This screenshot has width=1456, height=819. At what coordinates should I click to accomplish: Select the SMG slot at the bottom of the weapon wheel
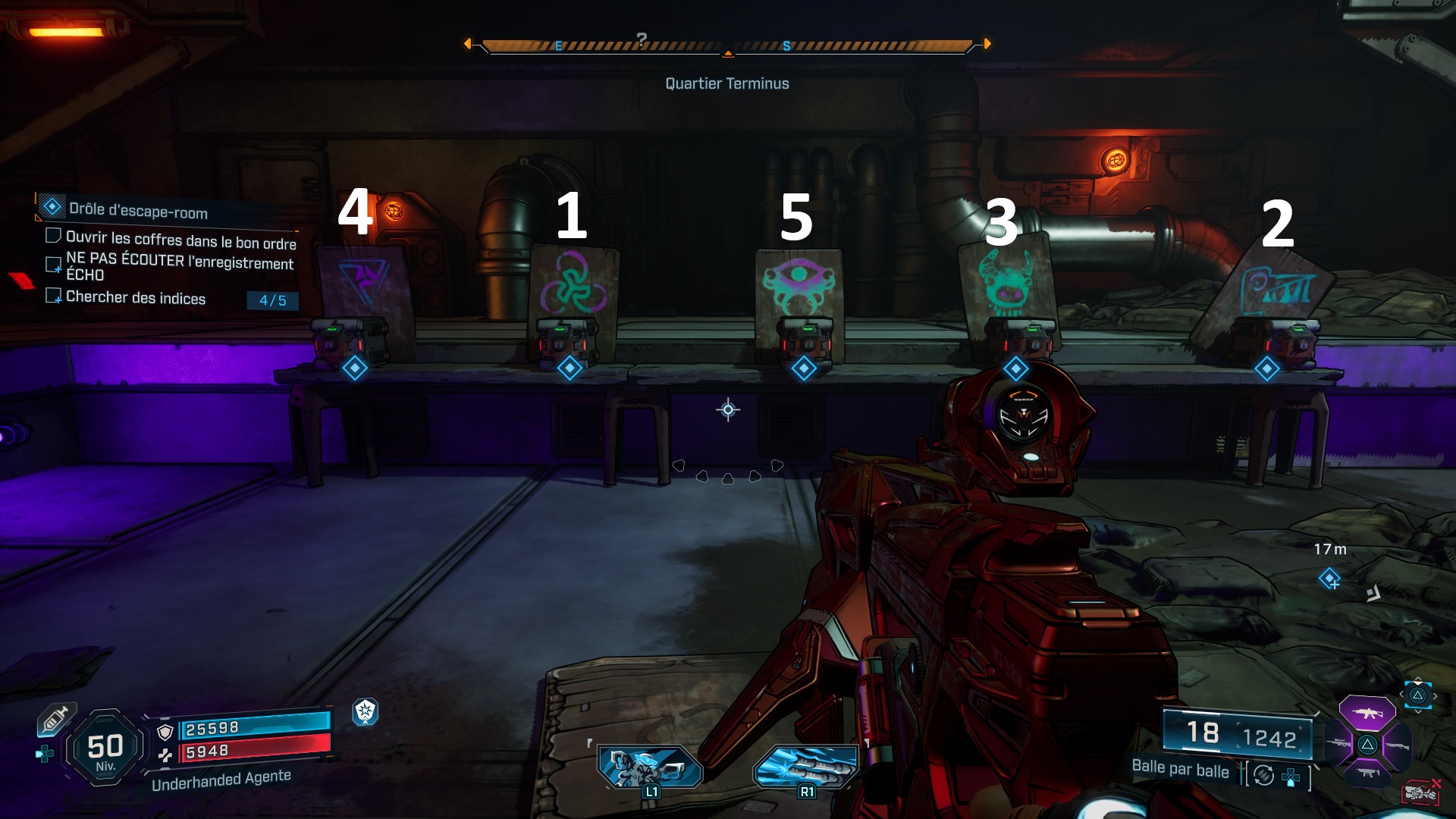[x=1367, y=772]
